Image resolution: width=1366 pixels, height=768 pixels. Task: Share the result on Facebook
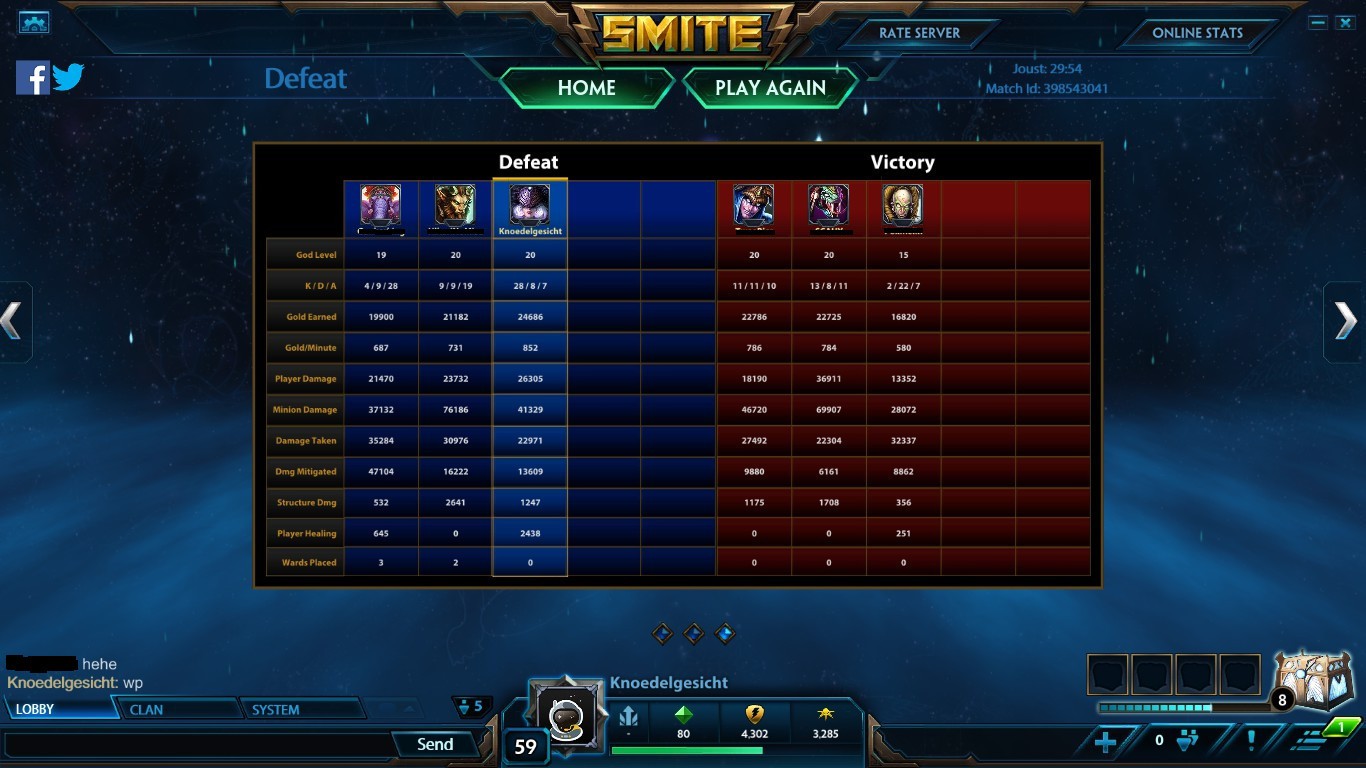(32, 77)
